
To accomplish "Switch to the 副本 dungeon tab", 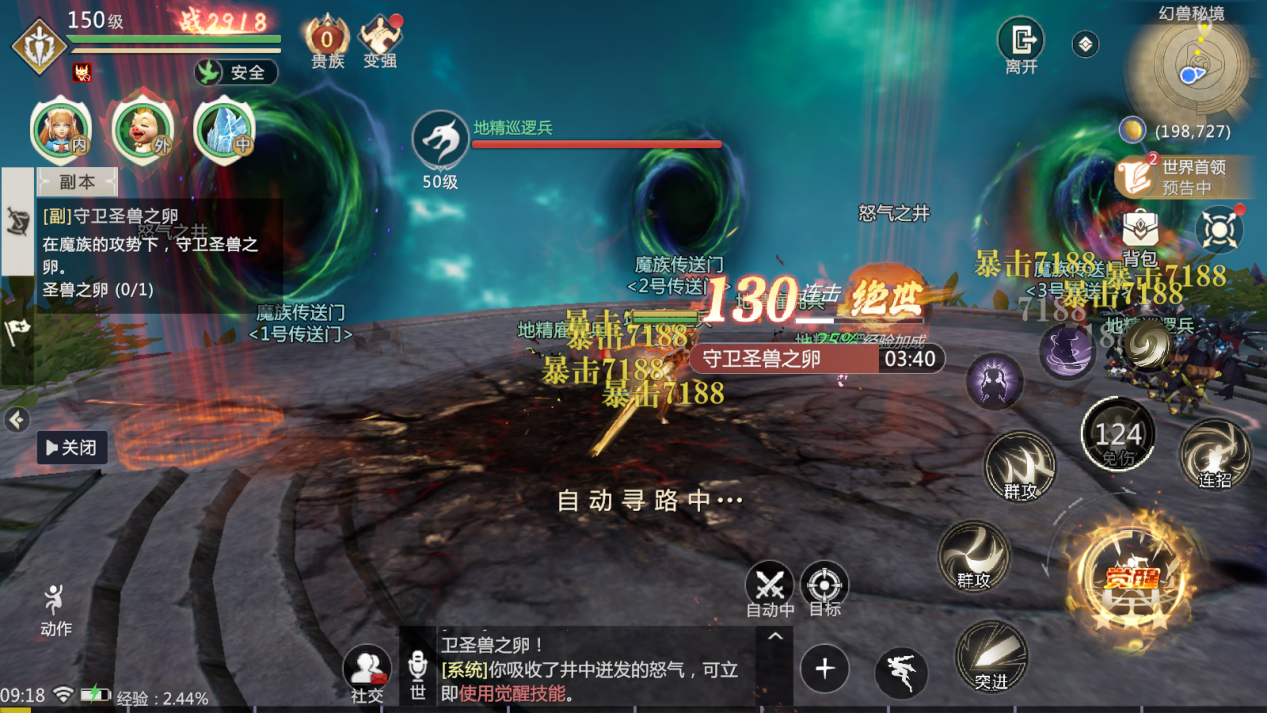I will click(x=77, y=182).
